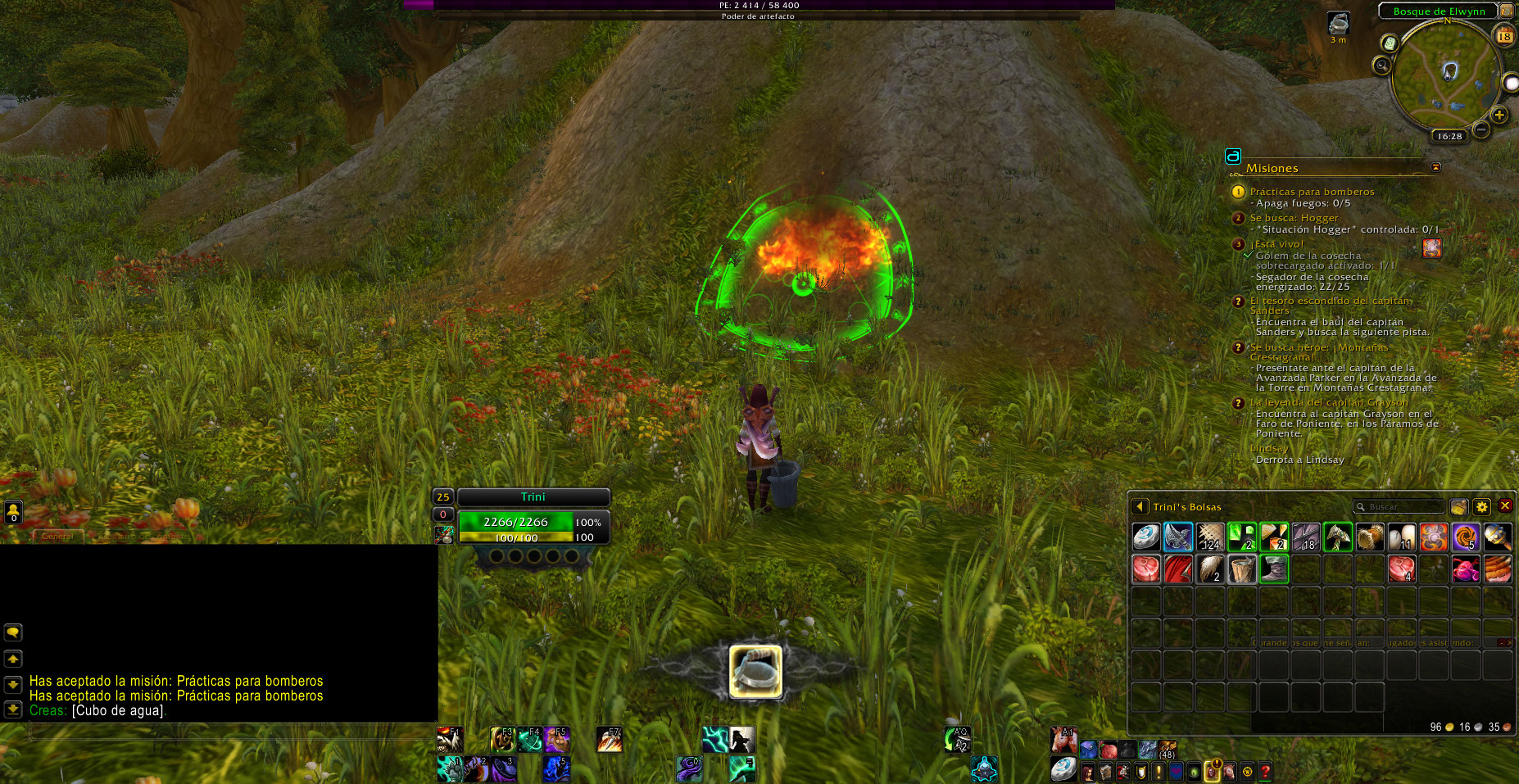Use the quest item icon beside ¡Está vivo!

[x=1432, y=247]
